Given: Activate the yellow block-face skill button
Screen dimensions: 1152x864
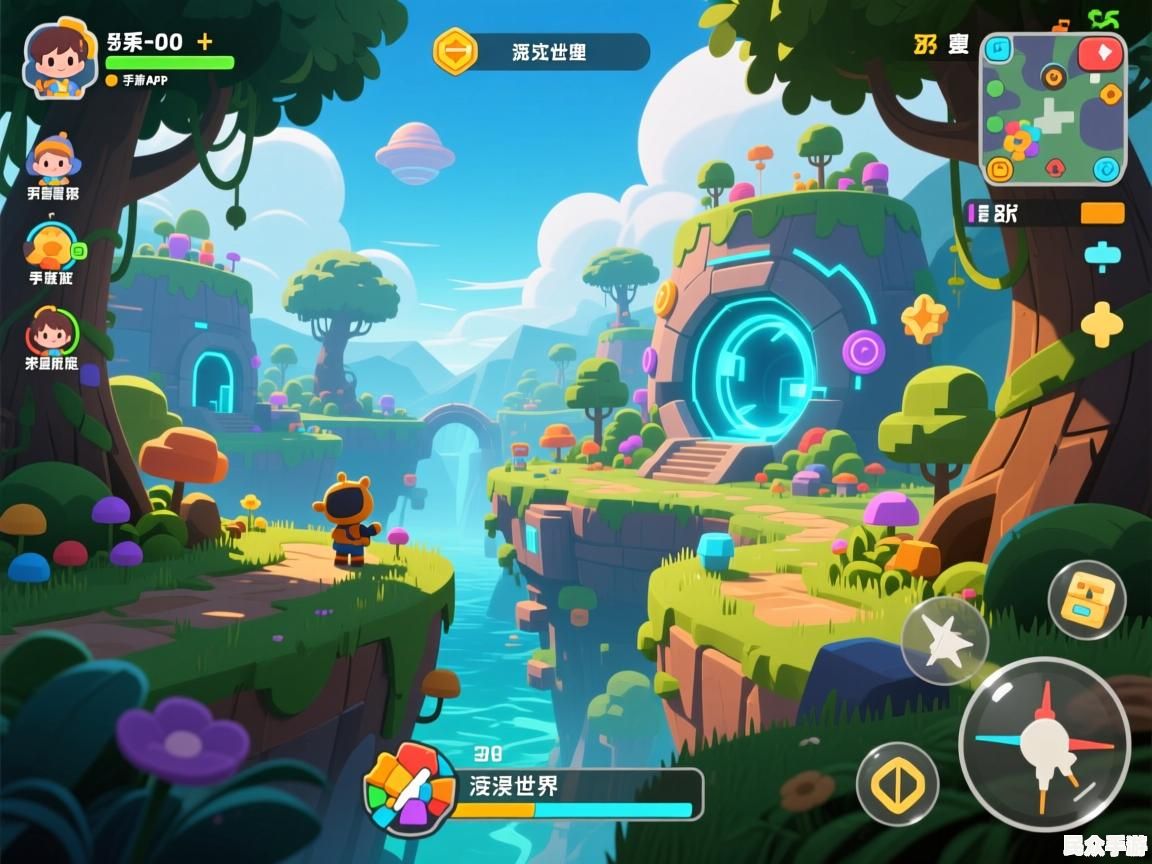Looking at the screenshot, I should coord(1087,600).
